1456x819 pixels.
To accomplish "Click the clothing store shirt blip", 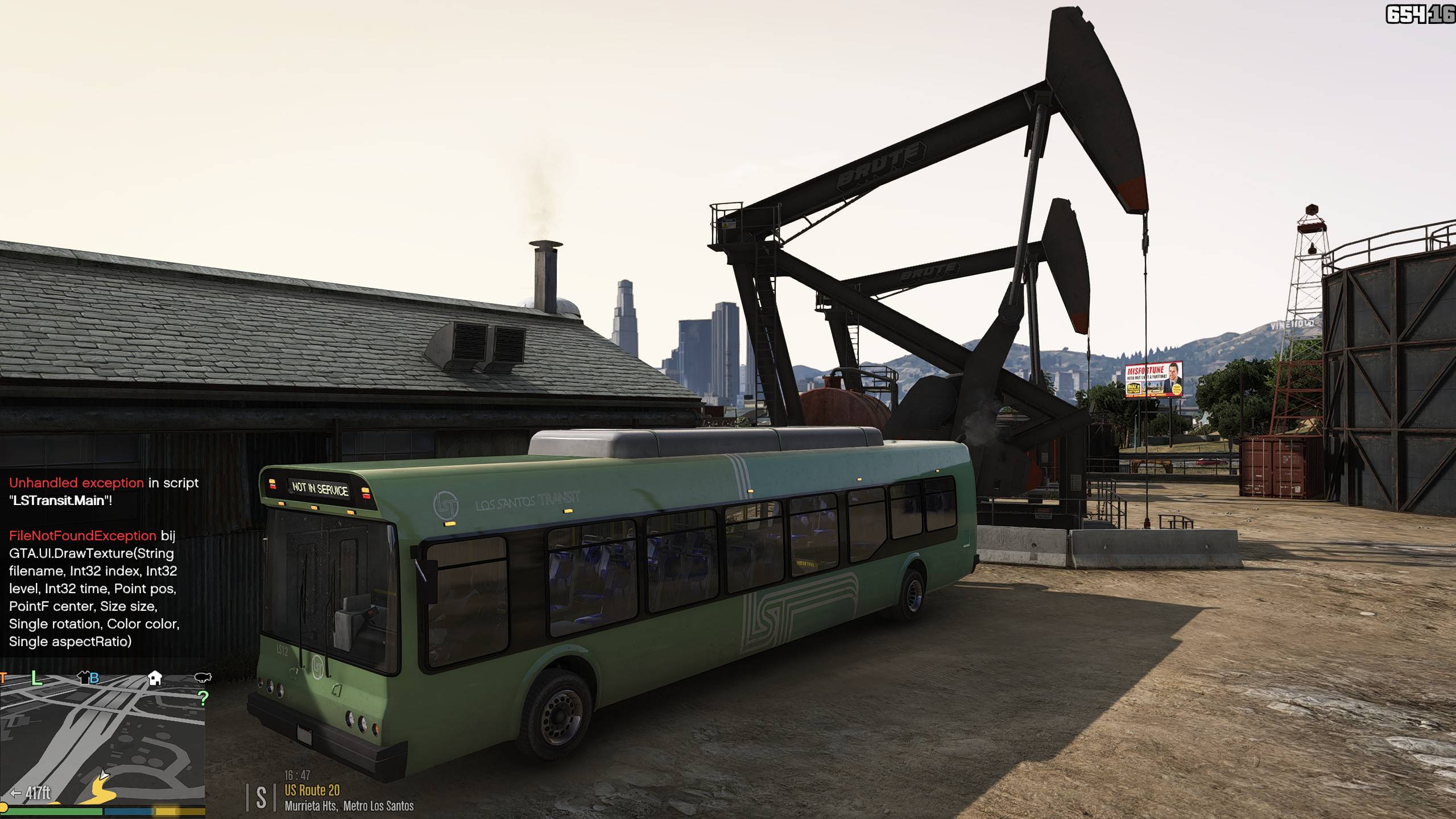I will (84, 677).
